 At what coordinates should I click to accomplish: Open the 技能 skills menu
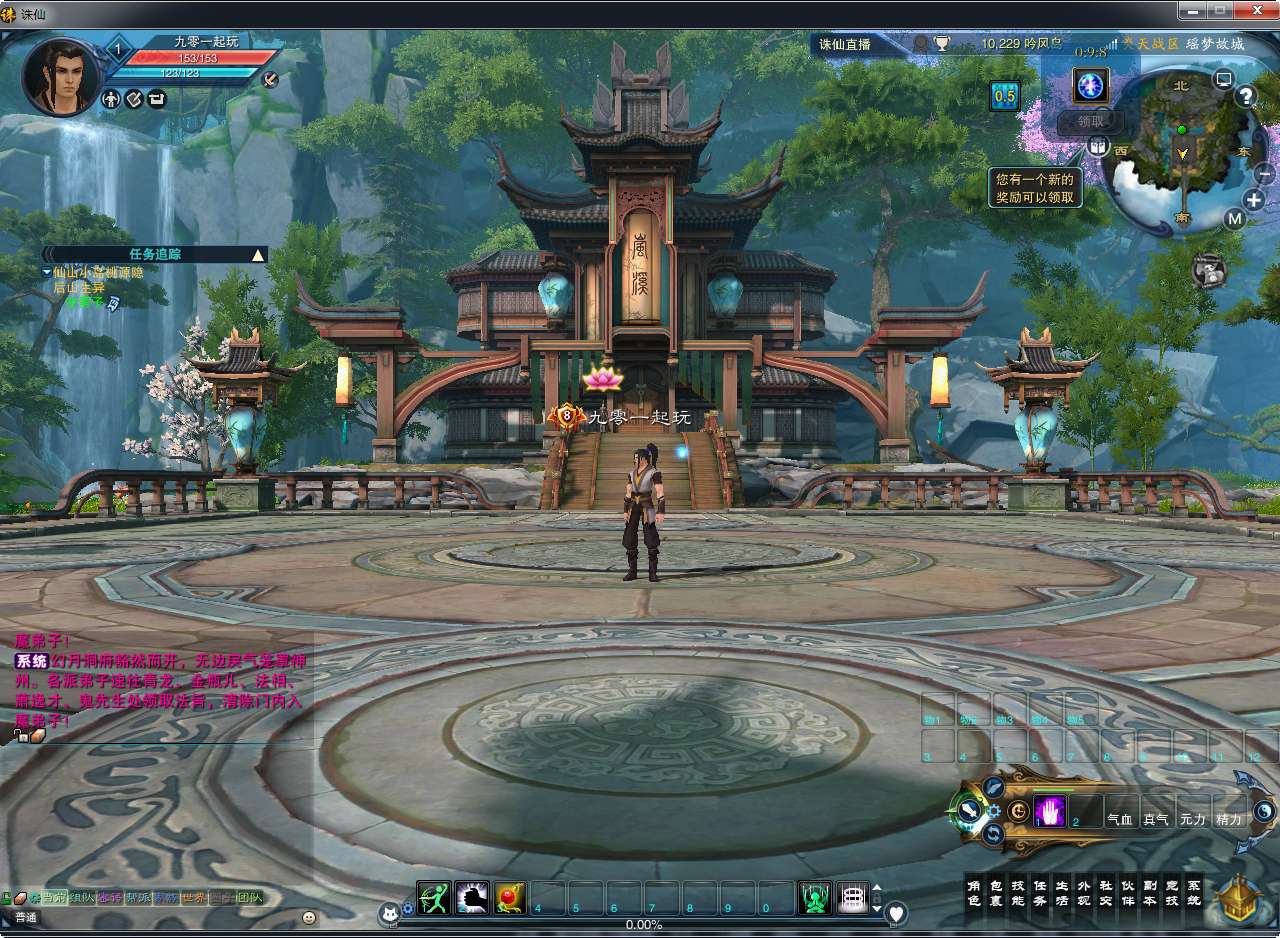click(x=1018, y=892)
